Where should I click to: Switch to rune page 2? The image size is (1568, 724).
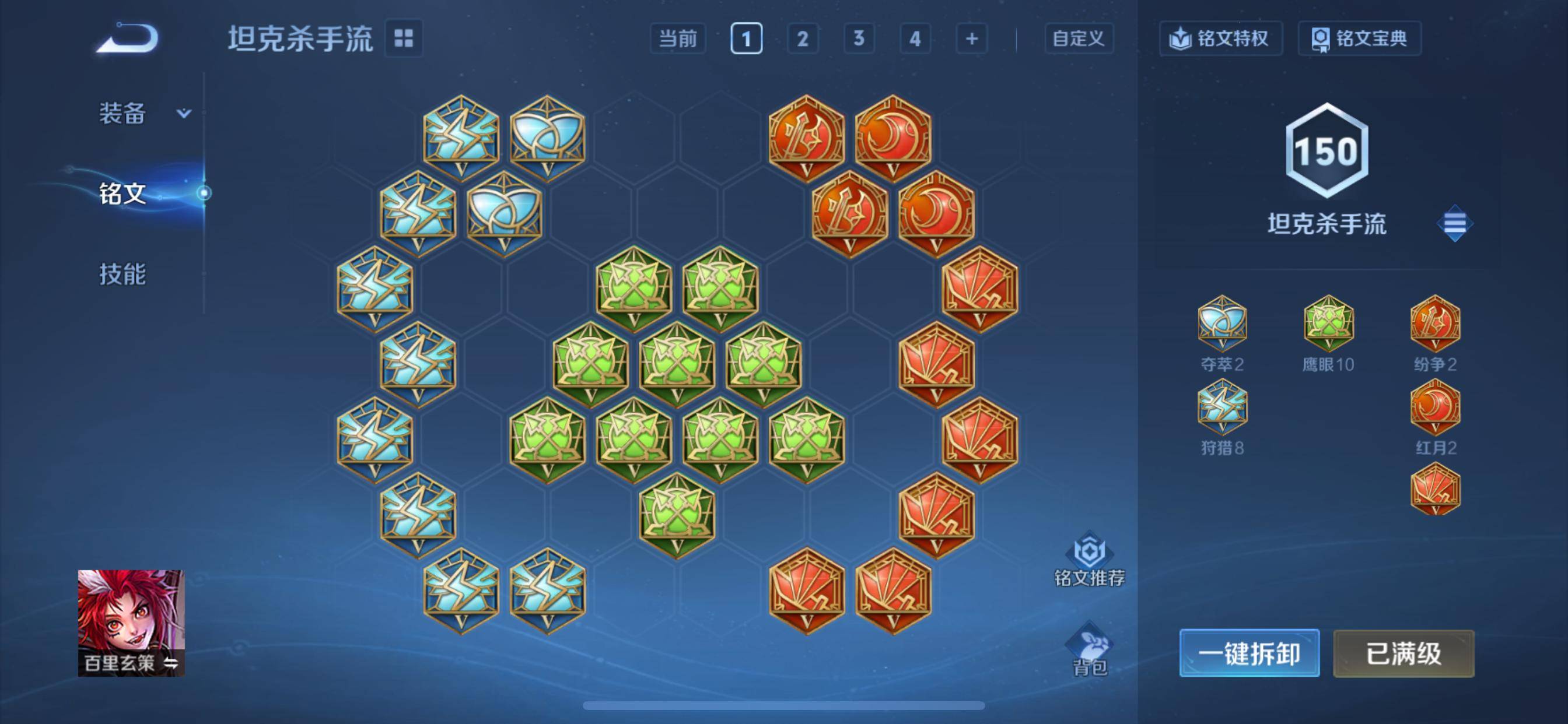coord(802,39)
